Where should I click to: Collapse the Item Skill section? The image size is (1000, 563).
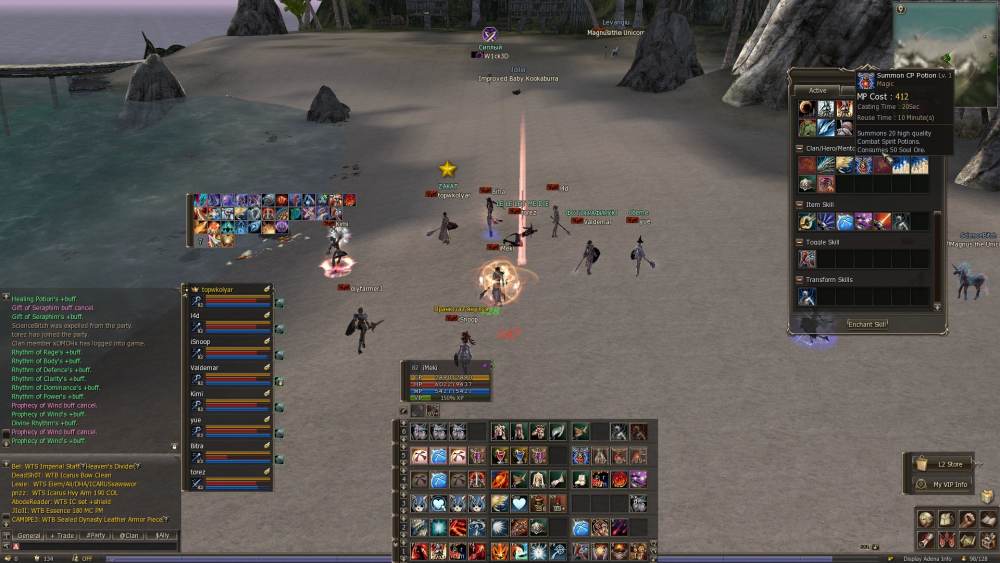coord(800,204)
